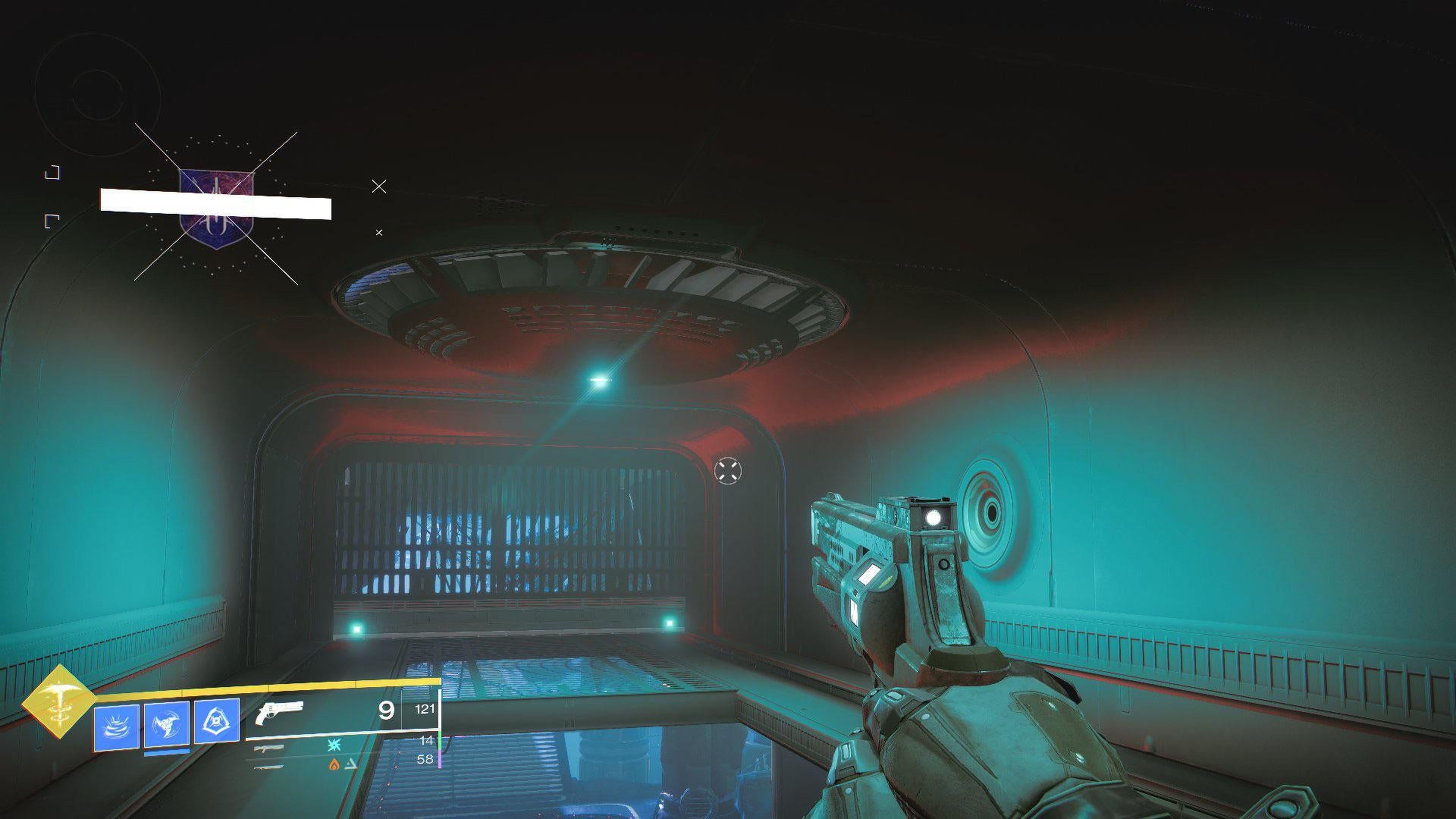
Task: Switch to the power weapon slot
Action: [x=269, y=767]
